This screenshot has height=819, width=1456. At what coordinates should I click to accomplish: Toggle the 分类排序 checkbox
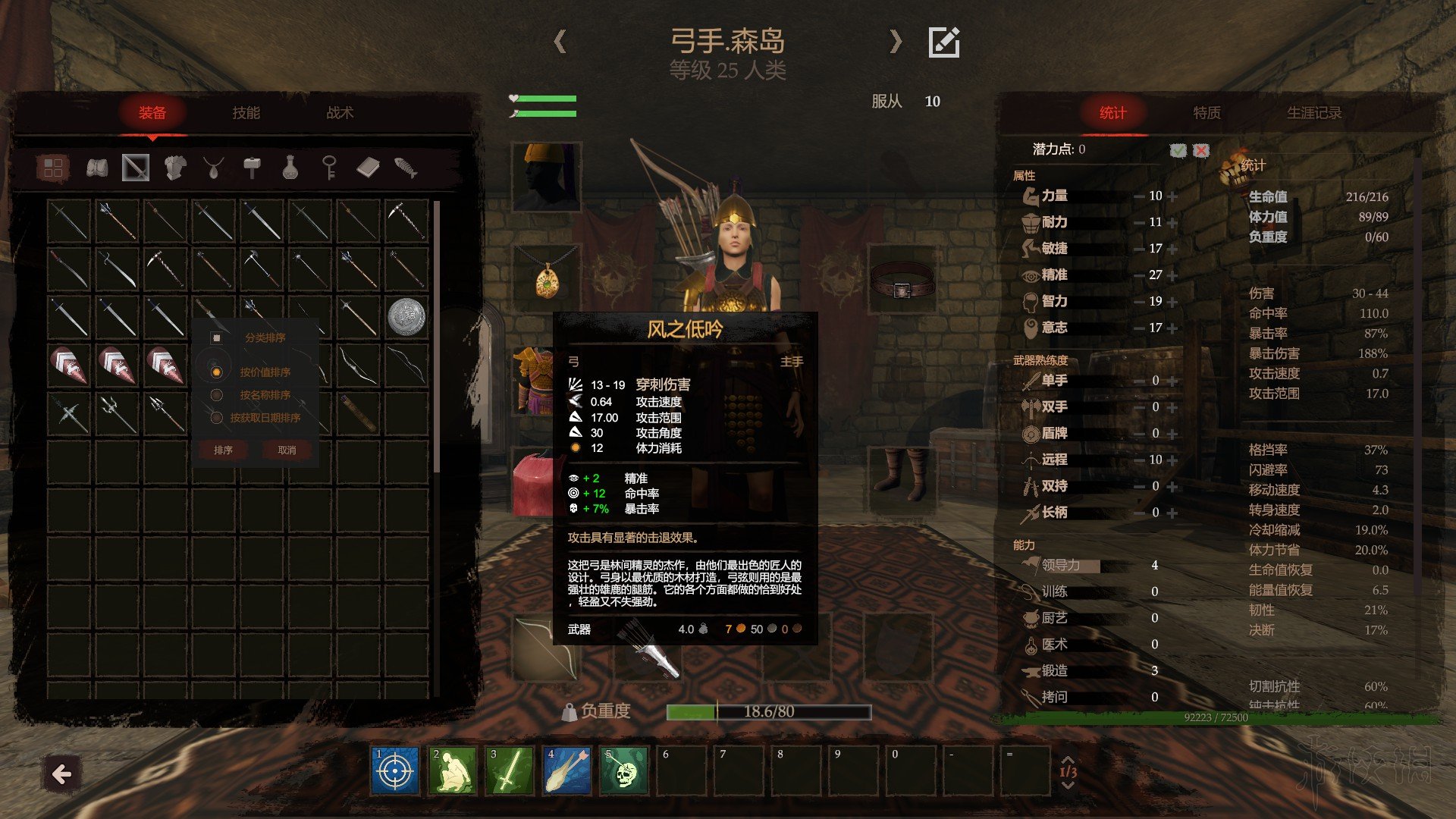pos(217,338)
